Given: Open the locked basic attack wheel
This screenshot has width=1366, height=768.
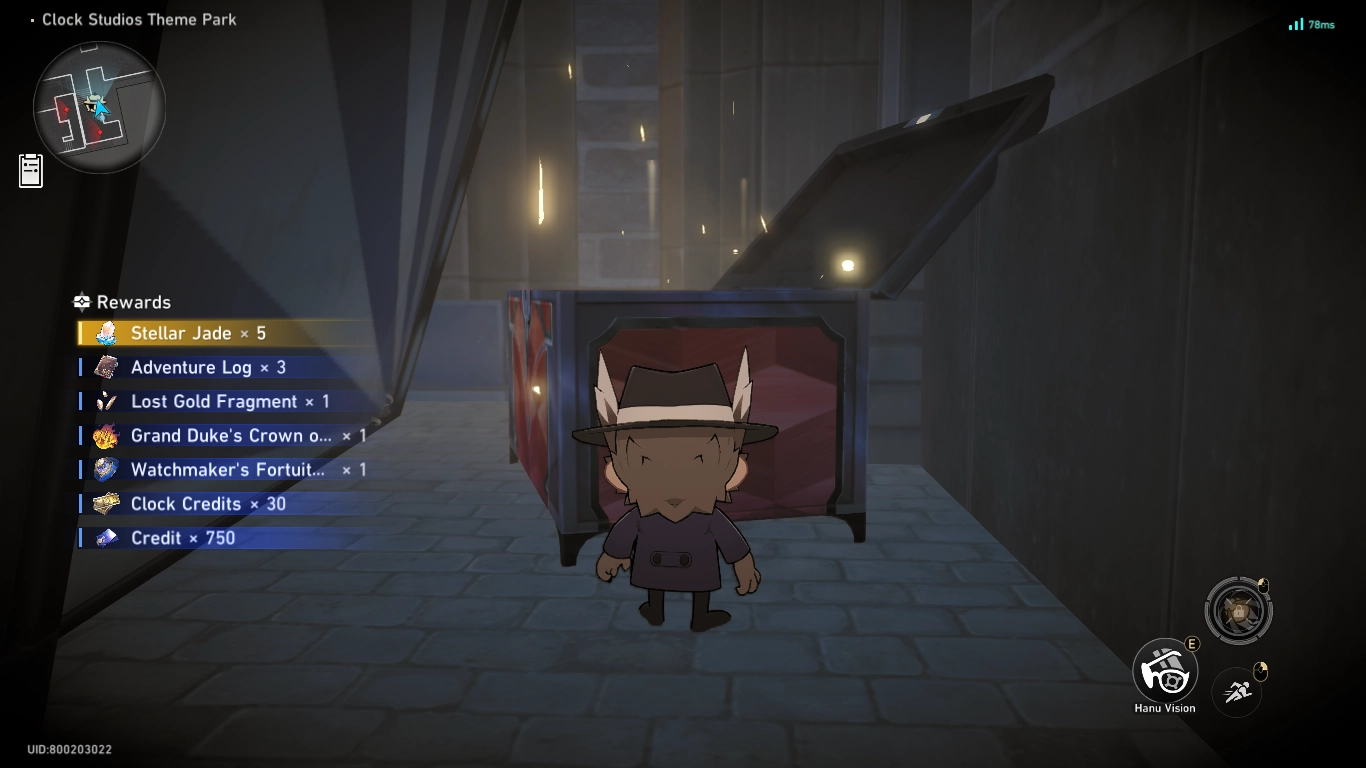Looking at the screenshot, I should tap(1238, 609).
